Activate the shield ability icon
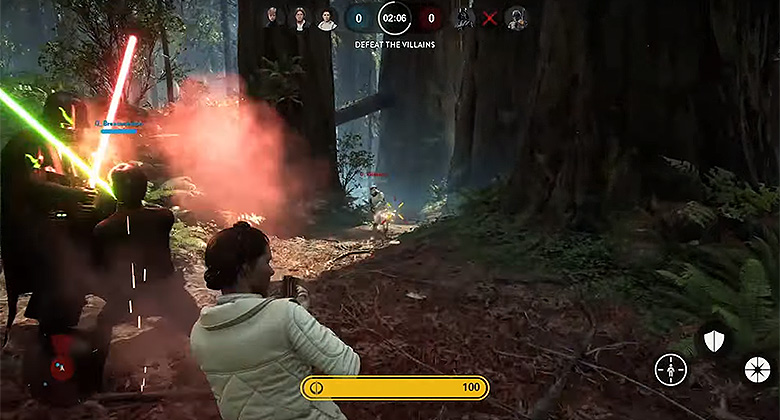The image size is (780, 420). pyautogui.click(x=713, y=342)
